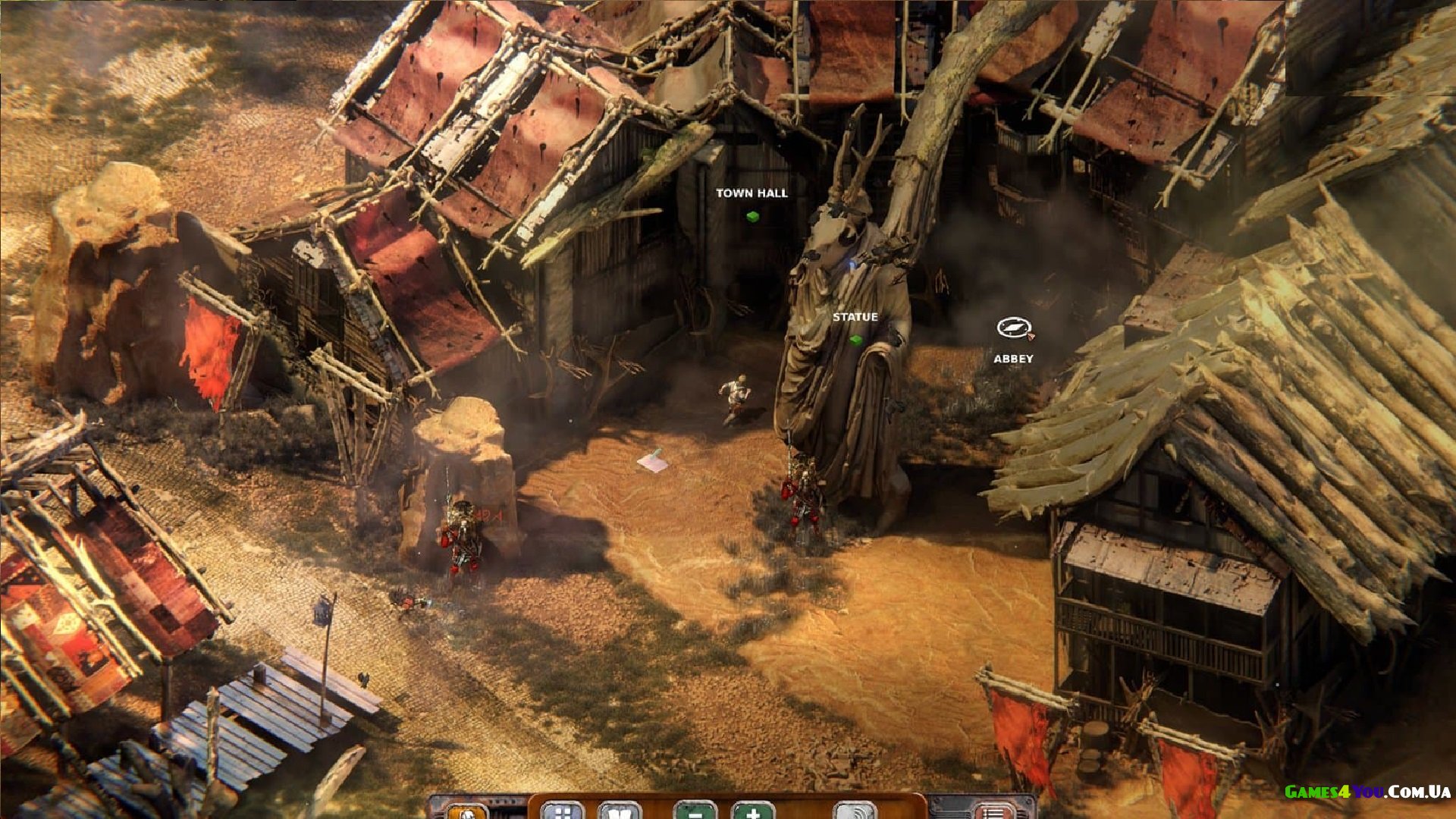This screenshot has height=819, width=1456.
Task: Open the red list log button
Action: pos(993,812)
